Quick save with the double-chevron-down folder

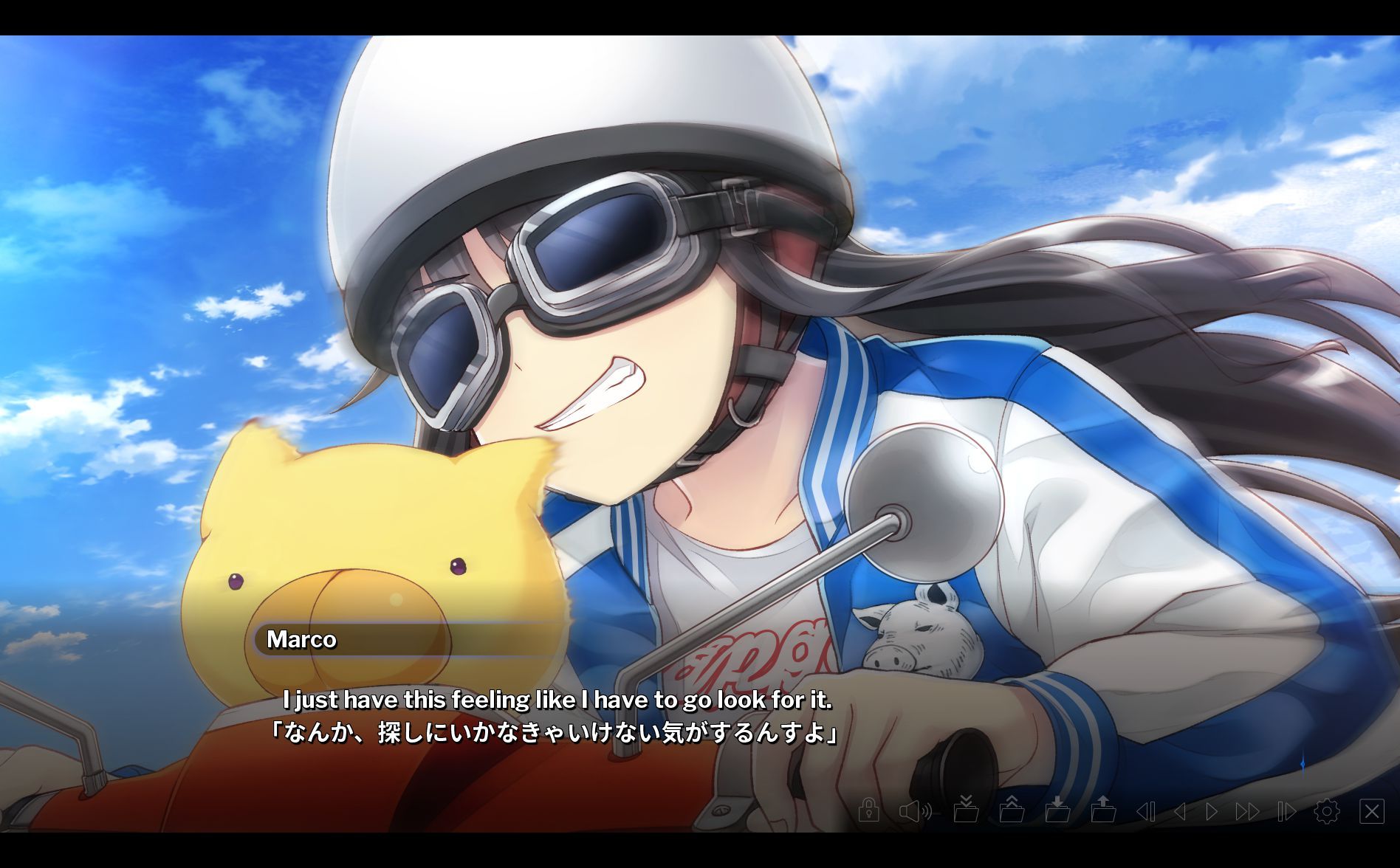click(x=966, y=810)
